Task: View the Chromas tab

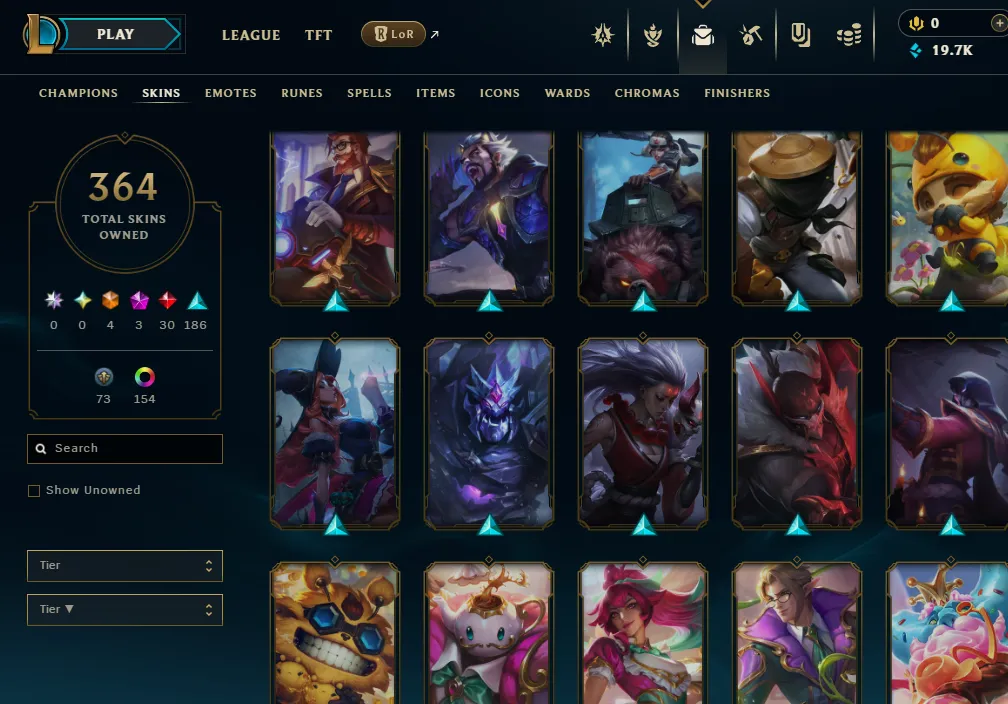Action: click(647, 93)
